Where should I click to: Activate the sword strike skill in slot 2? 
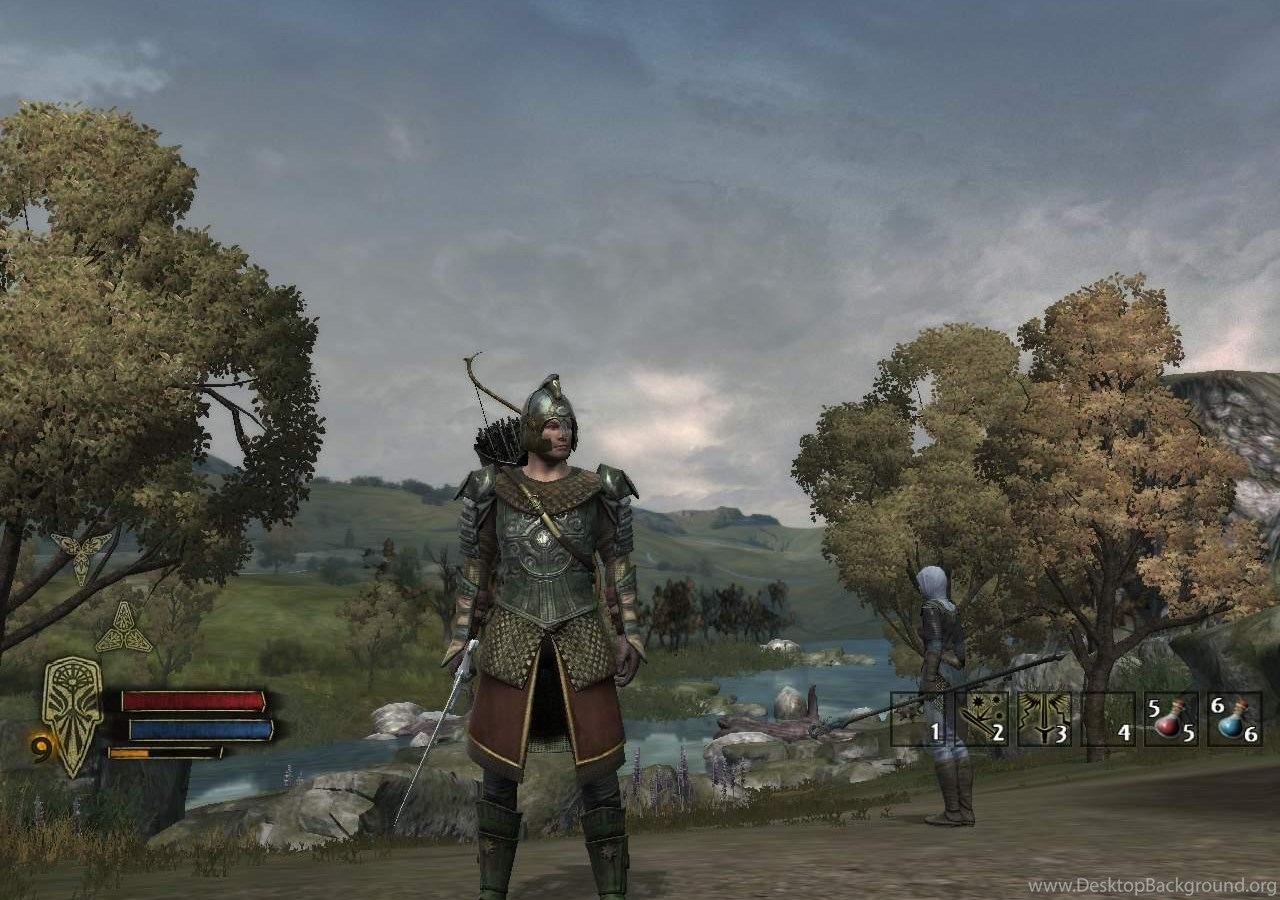click(981, 719)
